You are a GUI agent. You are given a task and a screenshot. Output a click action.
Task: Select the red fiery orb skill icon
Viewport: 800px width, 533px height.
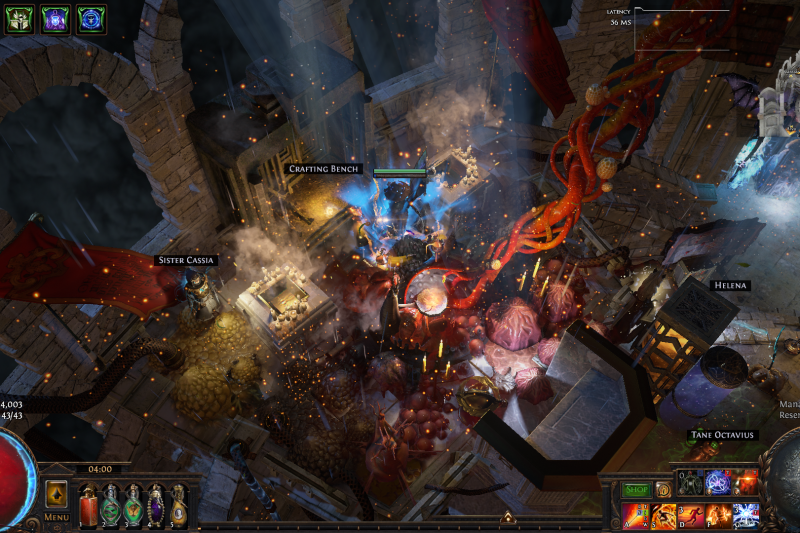(x=746, y=483)
